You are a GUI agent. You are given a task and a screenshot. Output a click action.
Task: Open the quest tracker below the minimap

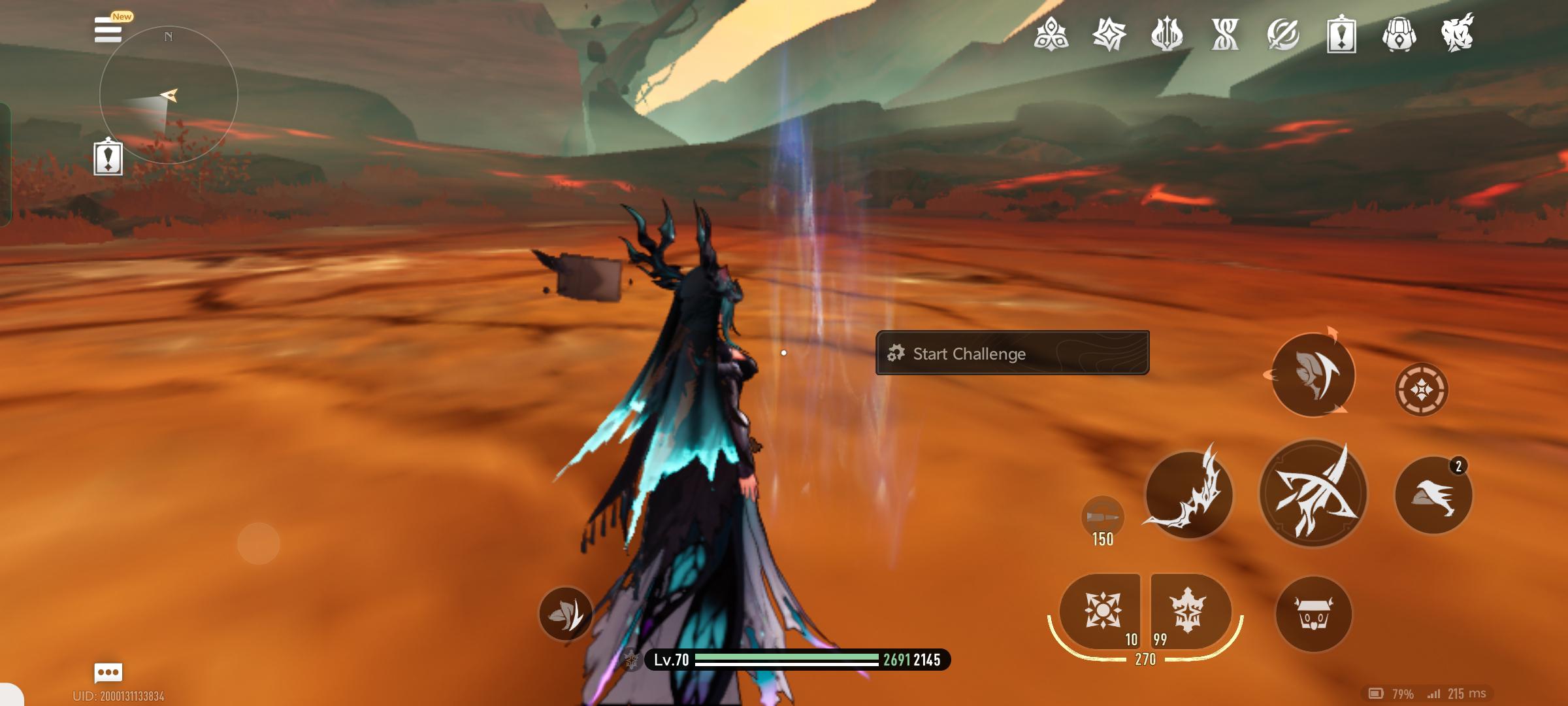tap(108, 158)
